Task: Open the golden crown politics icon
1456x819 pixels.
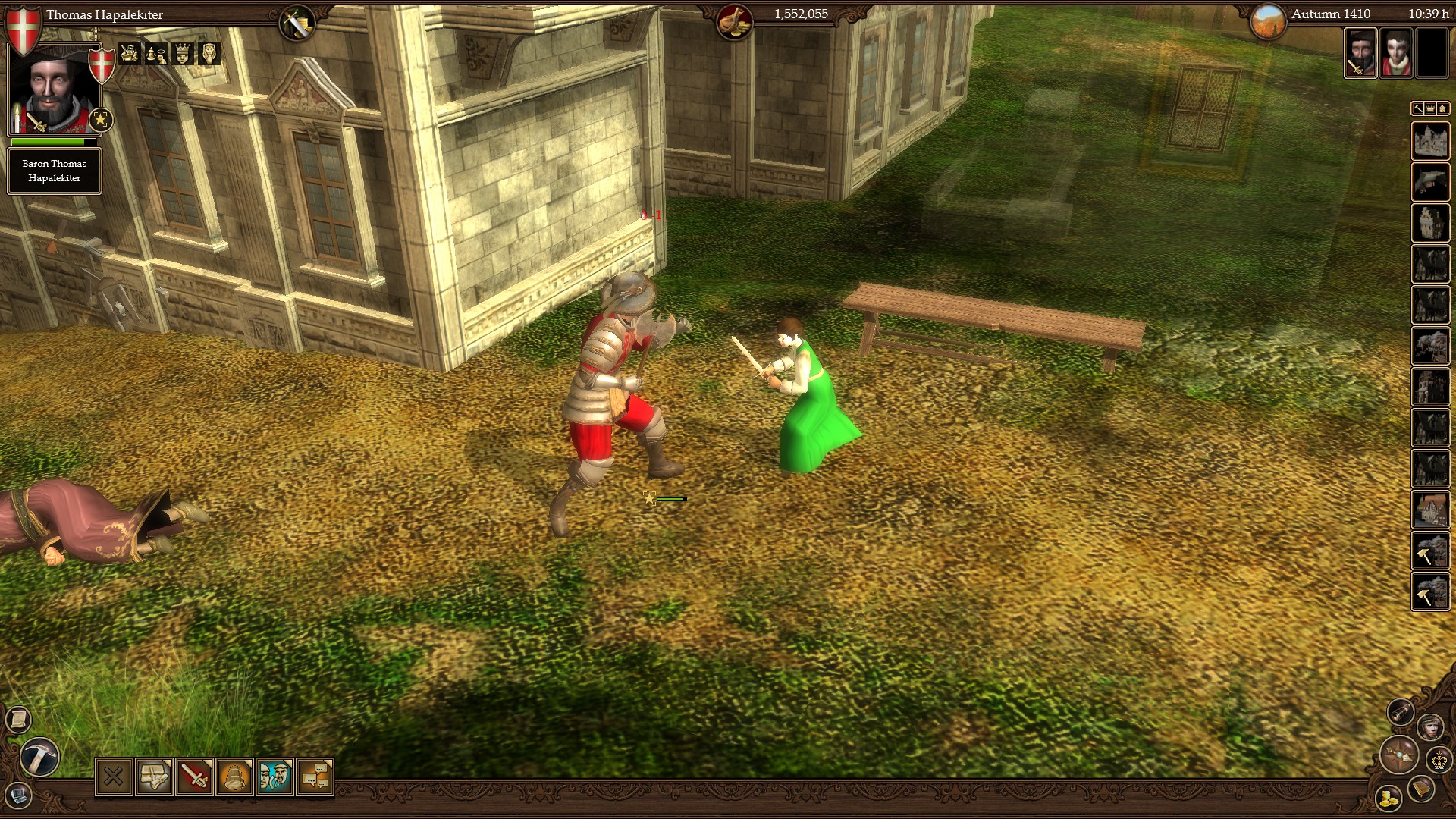Action: pyautogui.click(x=1438, y=760)
